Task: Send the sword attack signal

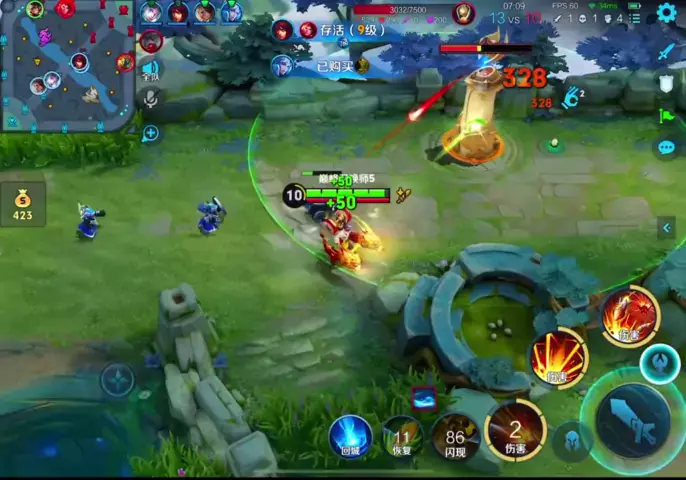Action: point(667,52)
